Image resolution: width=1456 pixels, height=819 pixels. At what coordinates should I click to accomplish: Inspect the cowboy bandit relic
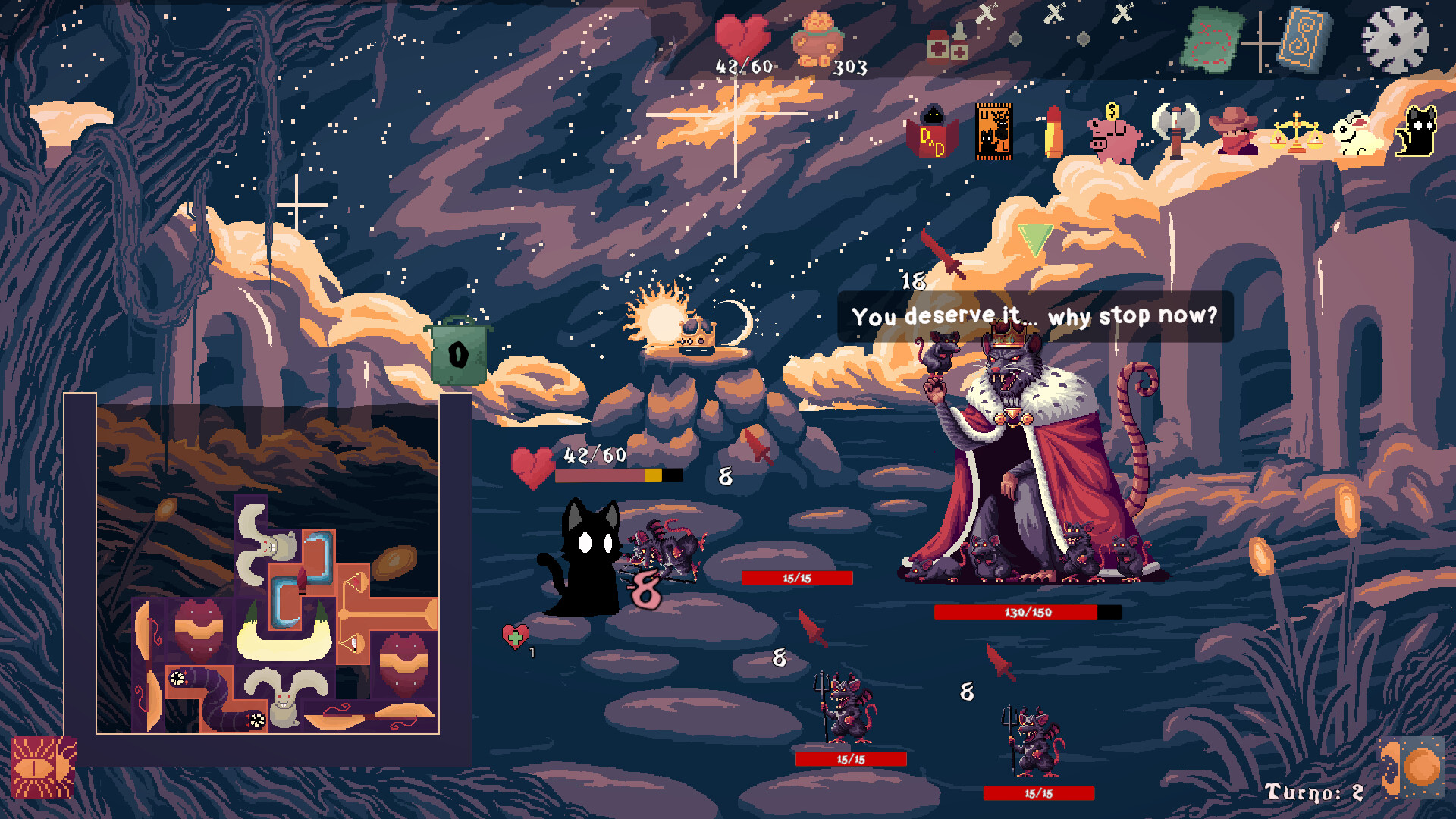pos(1235,132)
